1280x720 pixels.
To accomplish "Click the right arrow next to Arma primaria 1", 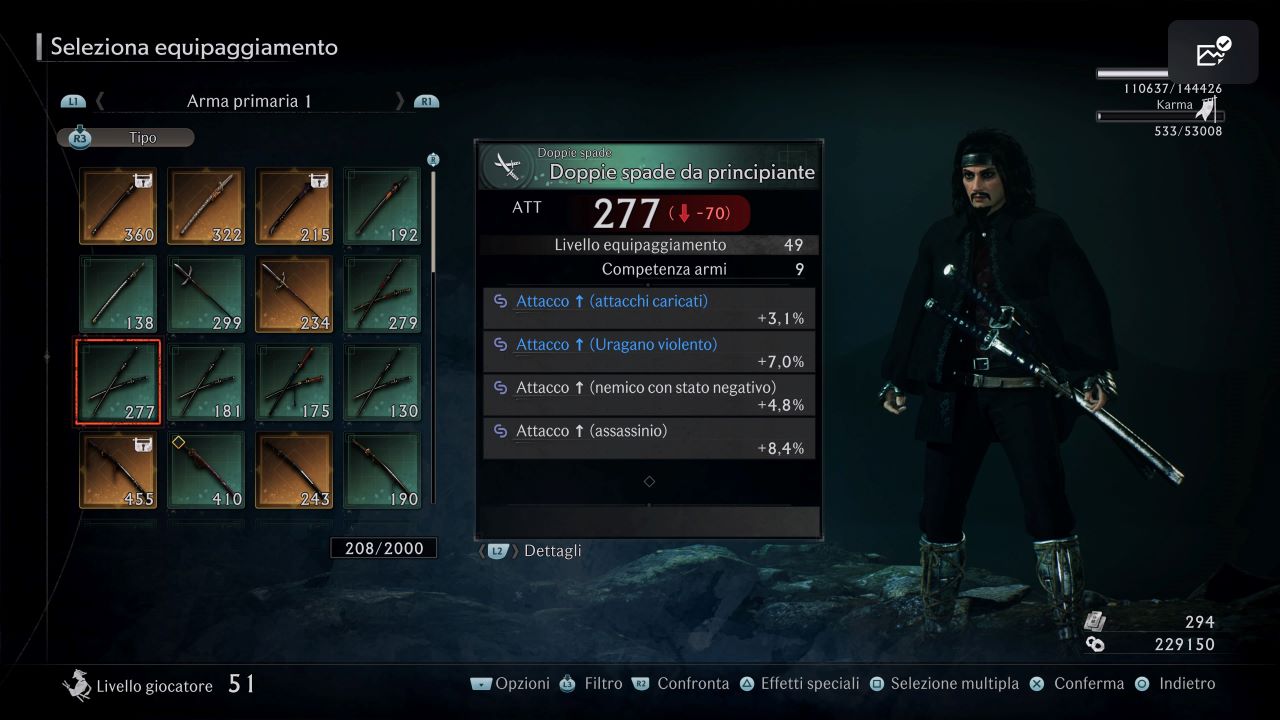I will pyautogui.click(x=399, y=100).
